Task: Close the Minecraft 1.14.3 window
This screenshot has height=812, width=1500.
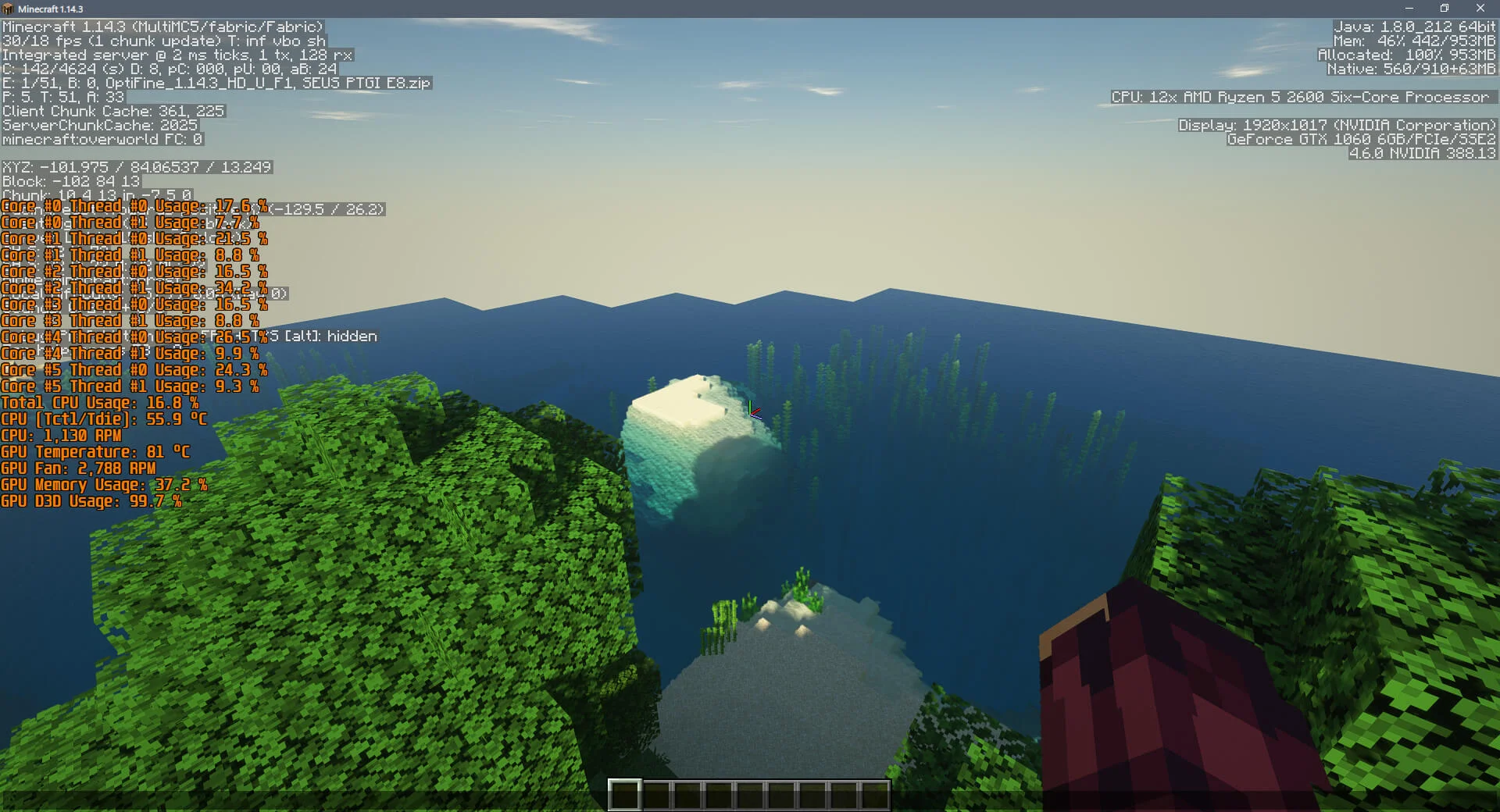Action: [1480, 9]
